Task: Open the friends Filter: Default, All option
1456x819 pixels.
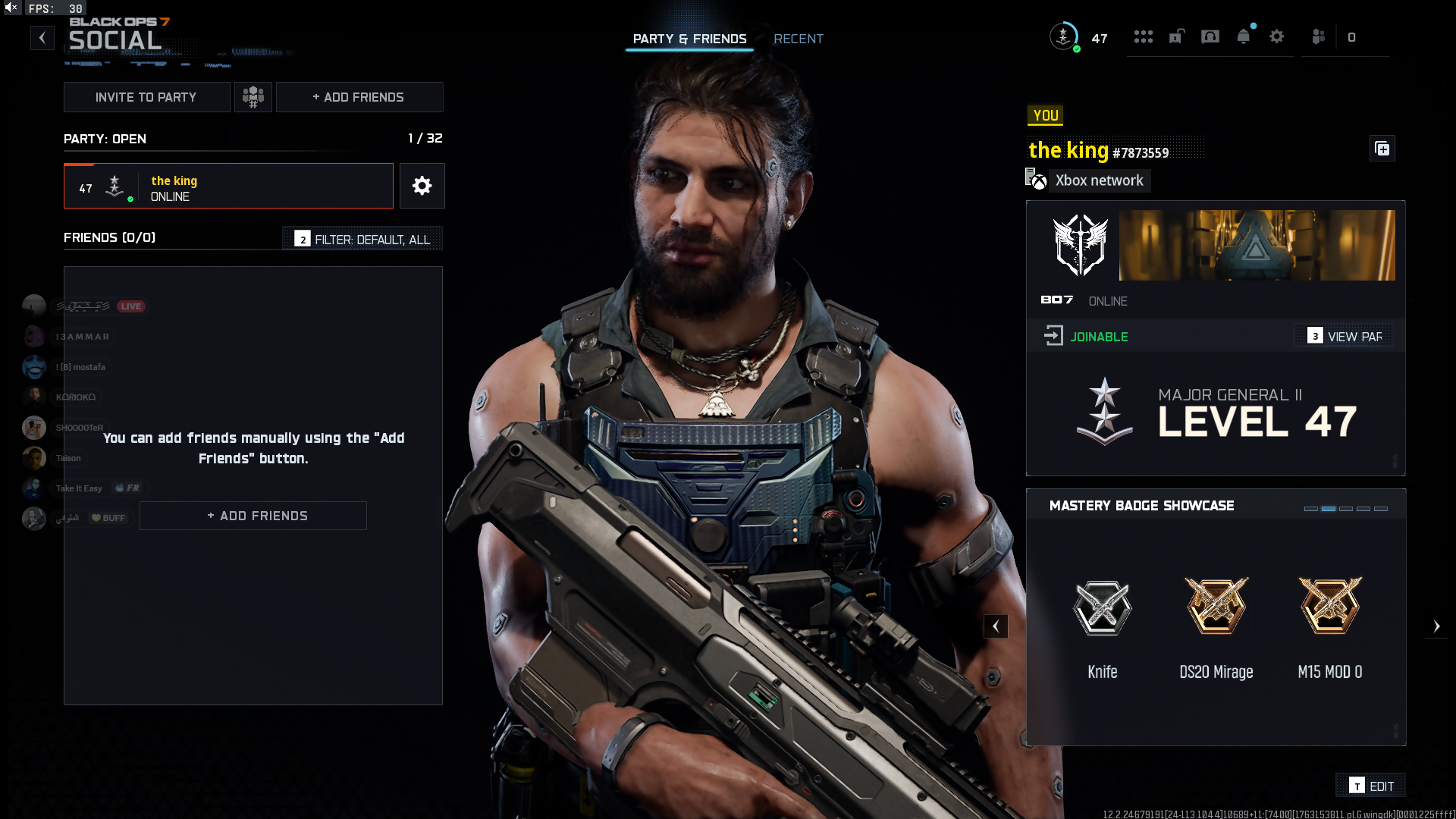Action: point(363,240)
